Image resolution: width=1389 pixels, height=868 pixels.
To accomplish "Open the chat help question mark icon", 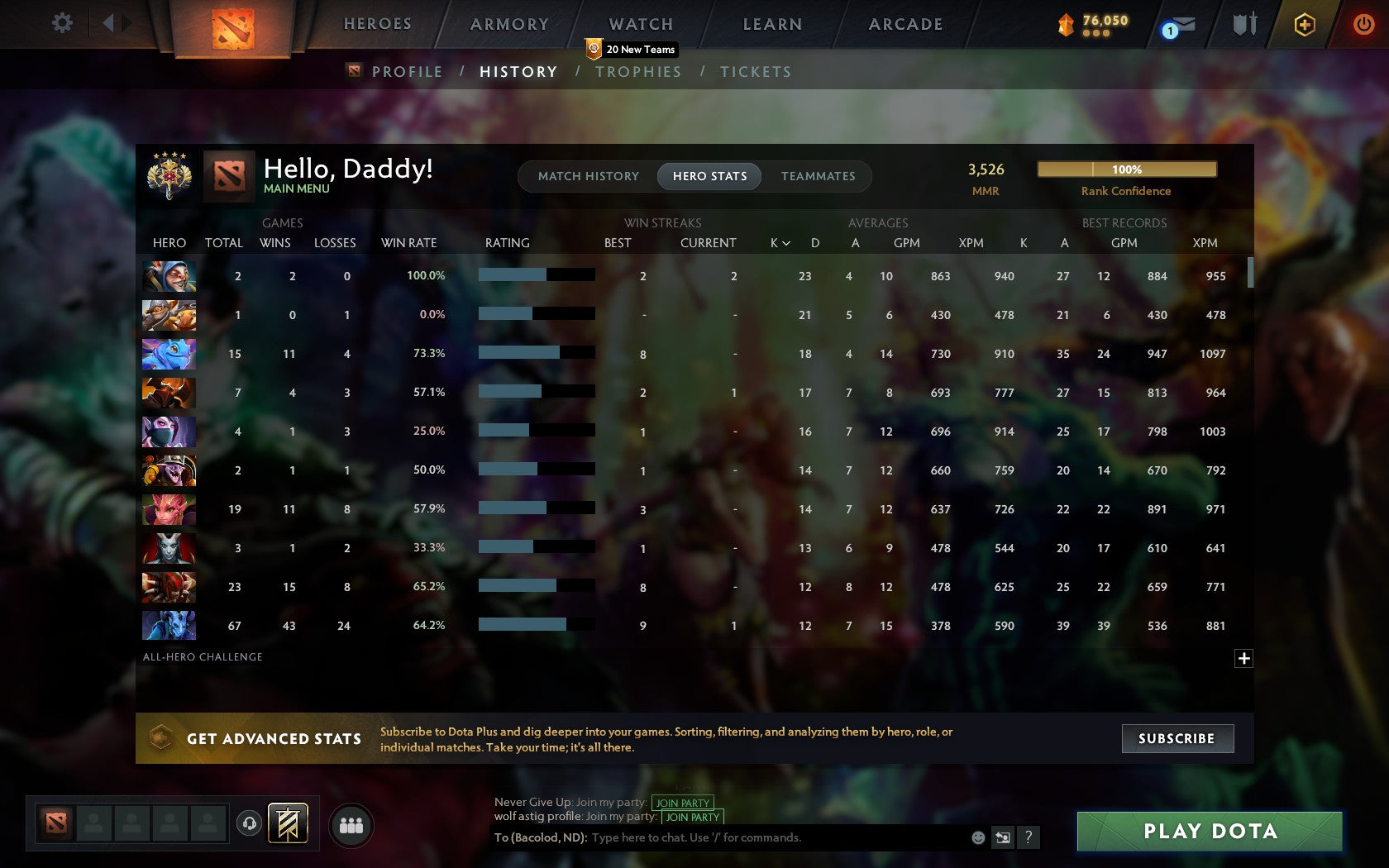I will pos(1029,837).
